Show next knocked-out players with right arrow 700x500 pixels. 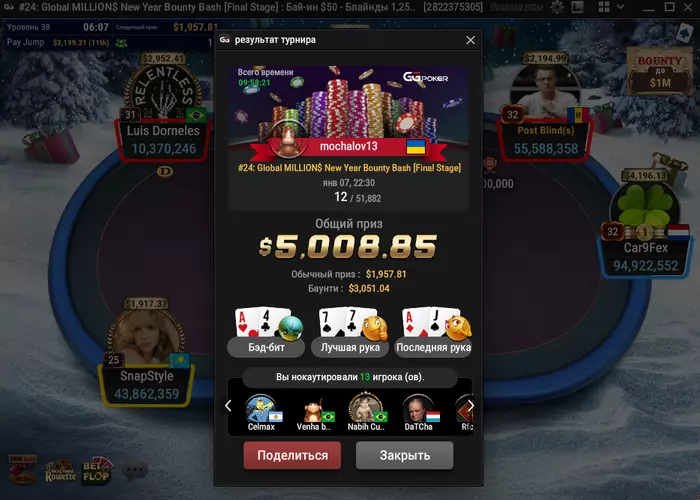click(x=471, y=406)
